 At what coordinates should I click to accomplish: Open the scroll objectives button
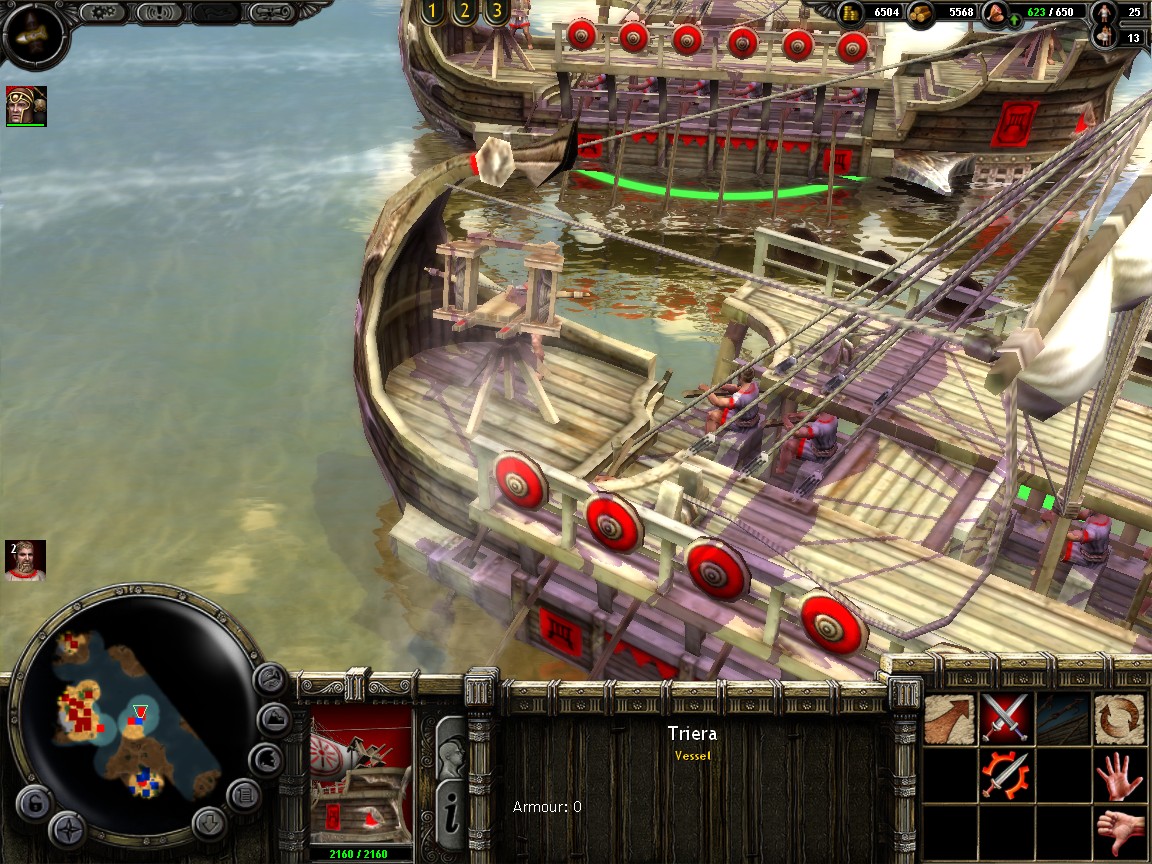pyautogui.click(x=276, y=12)
